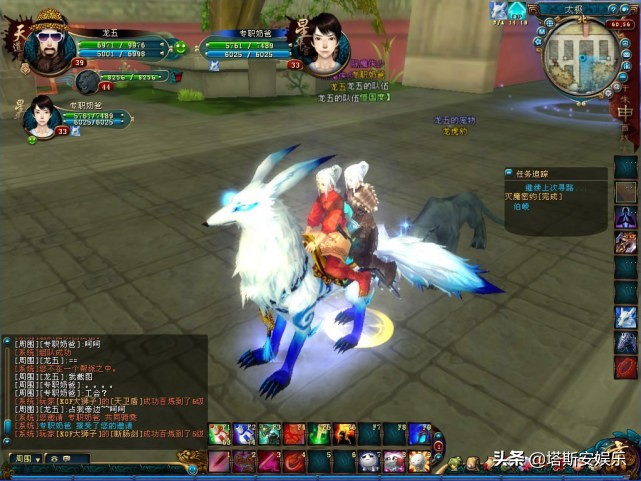The image size is (641, 481).
Task: Activate the red slash skill in bottom row
Action: tap(220, 461)
